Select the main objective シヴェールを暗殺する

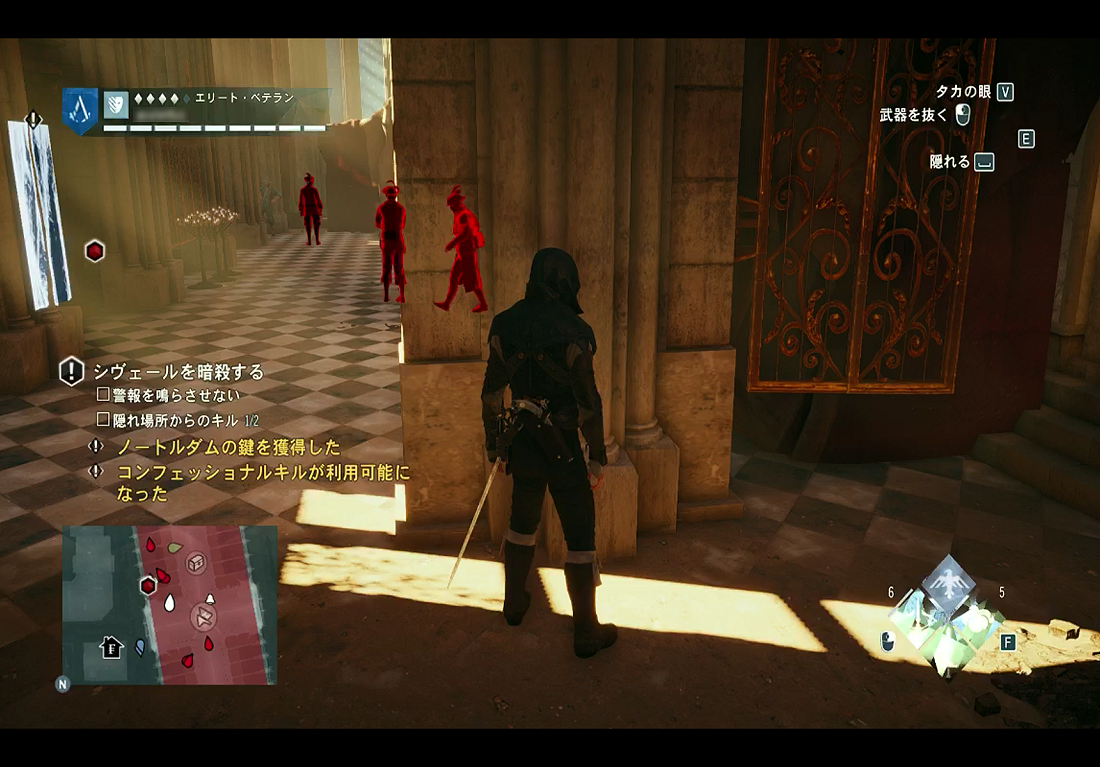pyautogui.click(x=178, y=372)
